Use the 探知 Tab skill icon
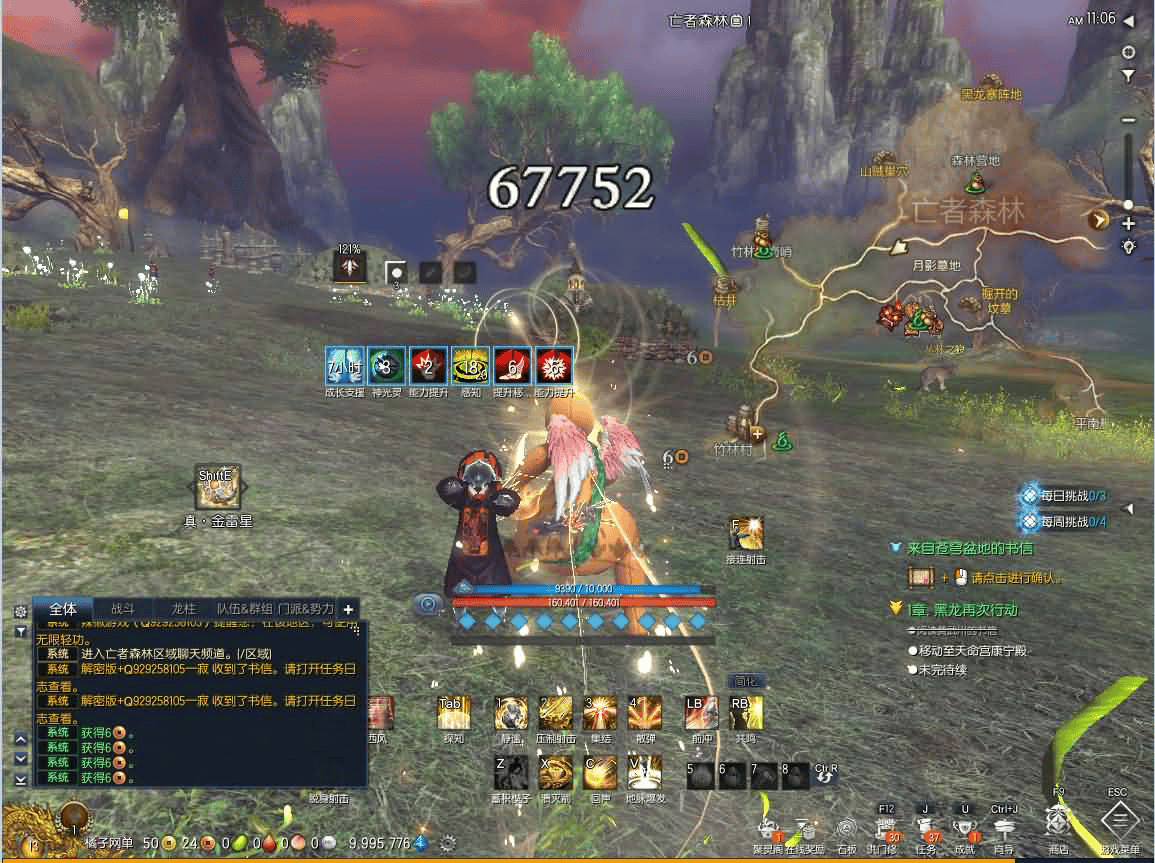This screenshot has height=863, width=1155. [453, 714]
